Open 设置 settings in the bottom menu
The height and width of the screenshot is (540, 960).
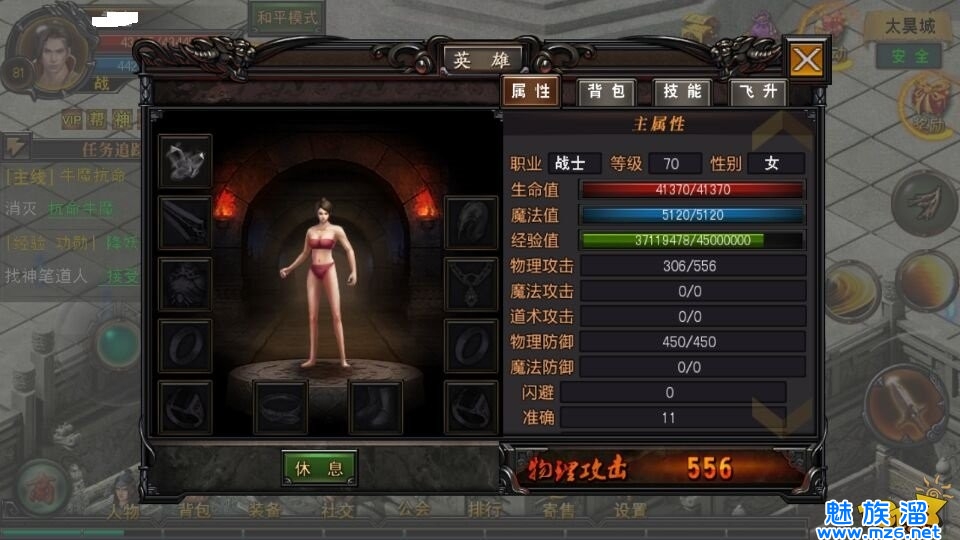coord(631,511)
